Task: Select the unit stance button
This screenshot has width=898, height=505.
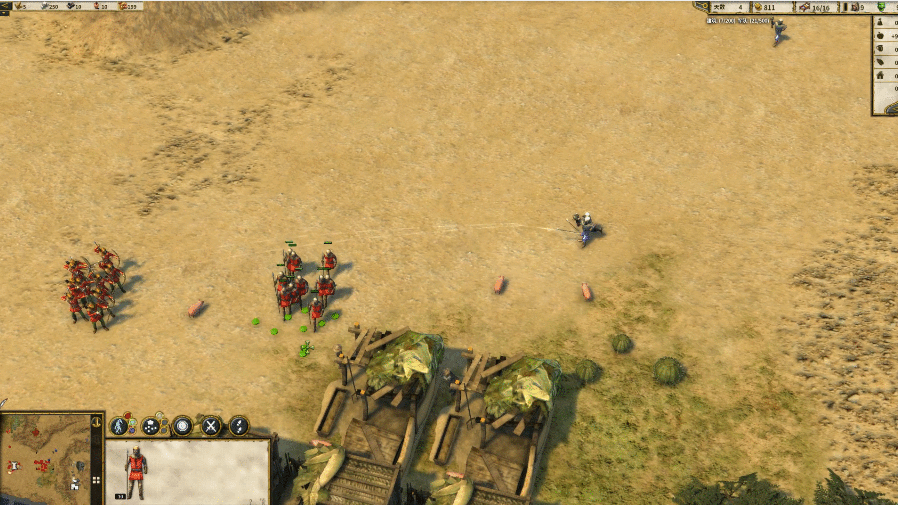Action: (x=120, y=426)
